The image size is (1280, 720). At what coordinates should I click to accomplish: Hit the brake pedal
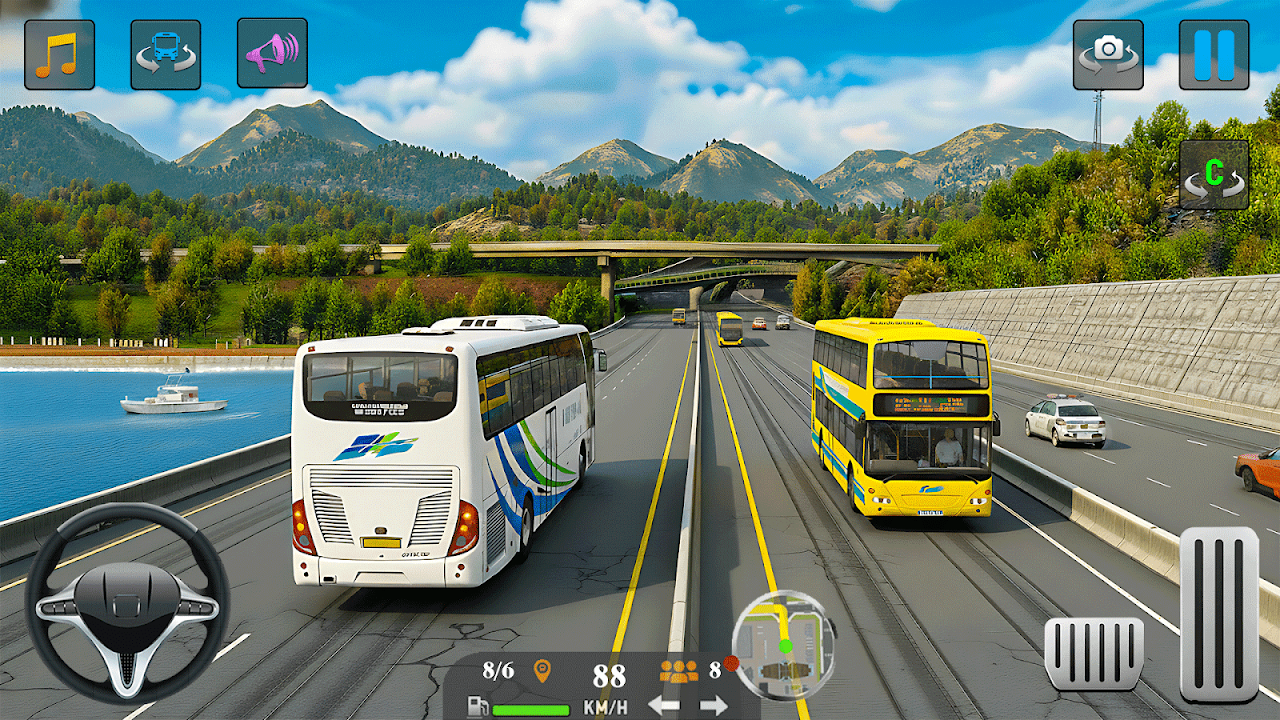click(1094, 653)
